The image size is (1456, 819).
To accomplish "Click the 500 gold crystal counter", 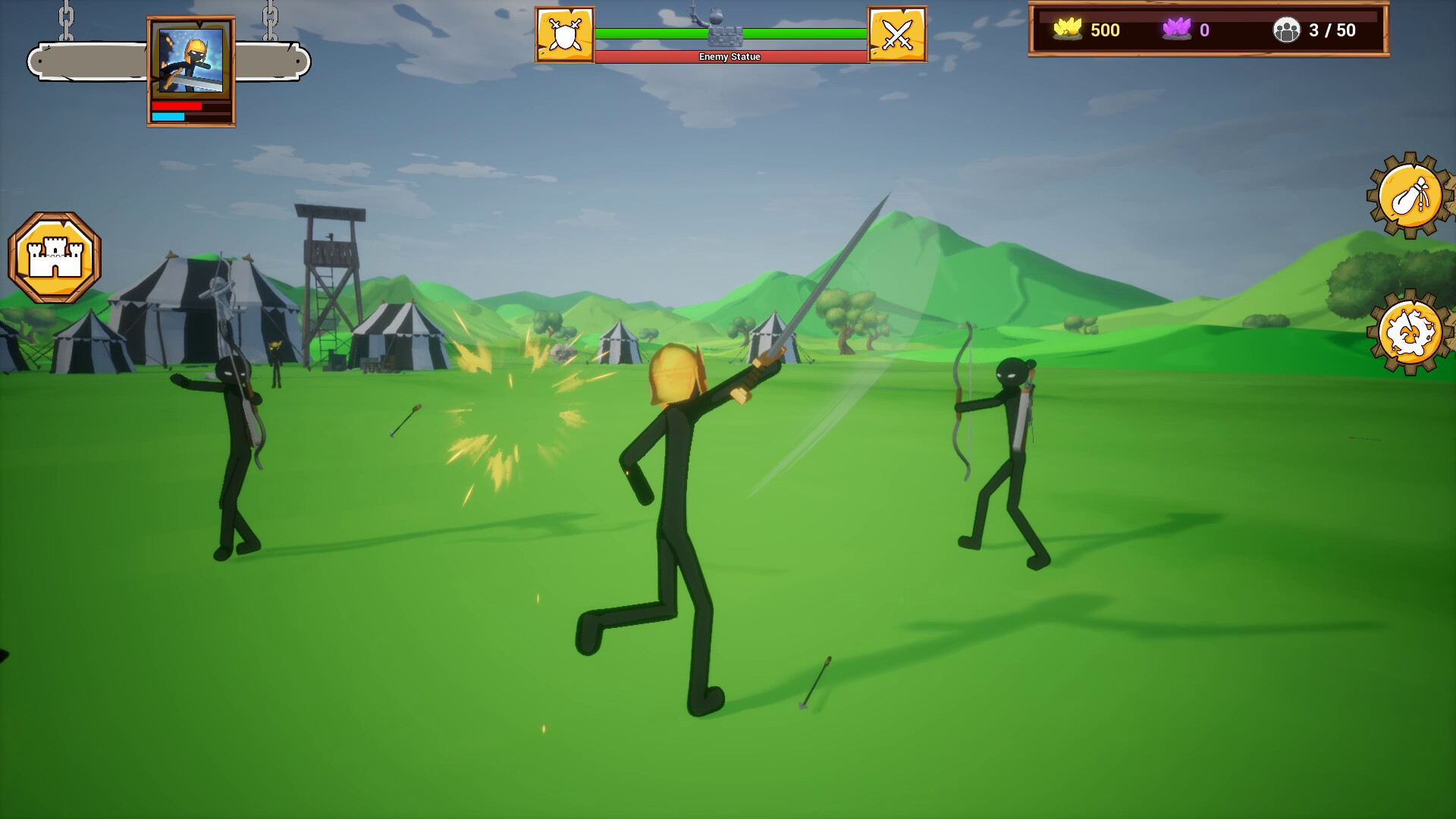I will [x=1104, y=30].
